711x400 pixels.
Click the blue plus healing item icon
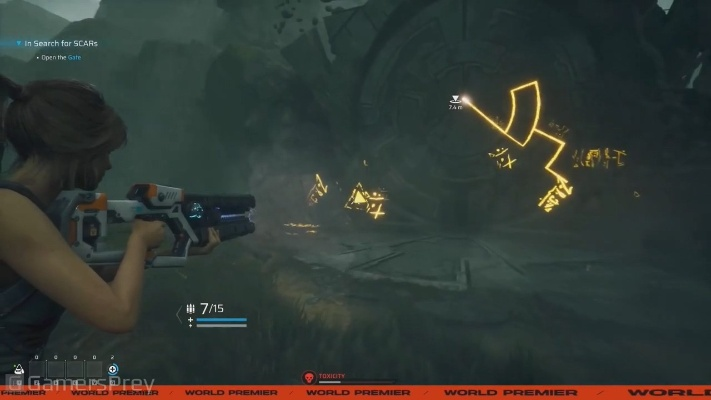click(113, 370)
